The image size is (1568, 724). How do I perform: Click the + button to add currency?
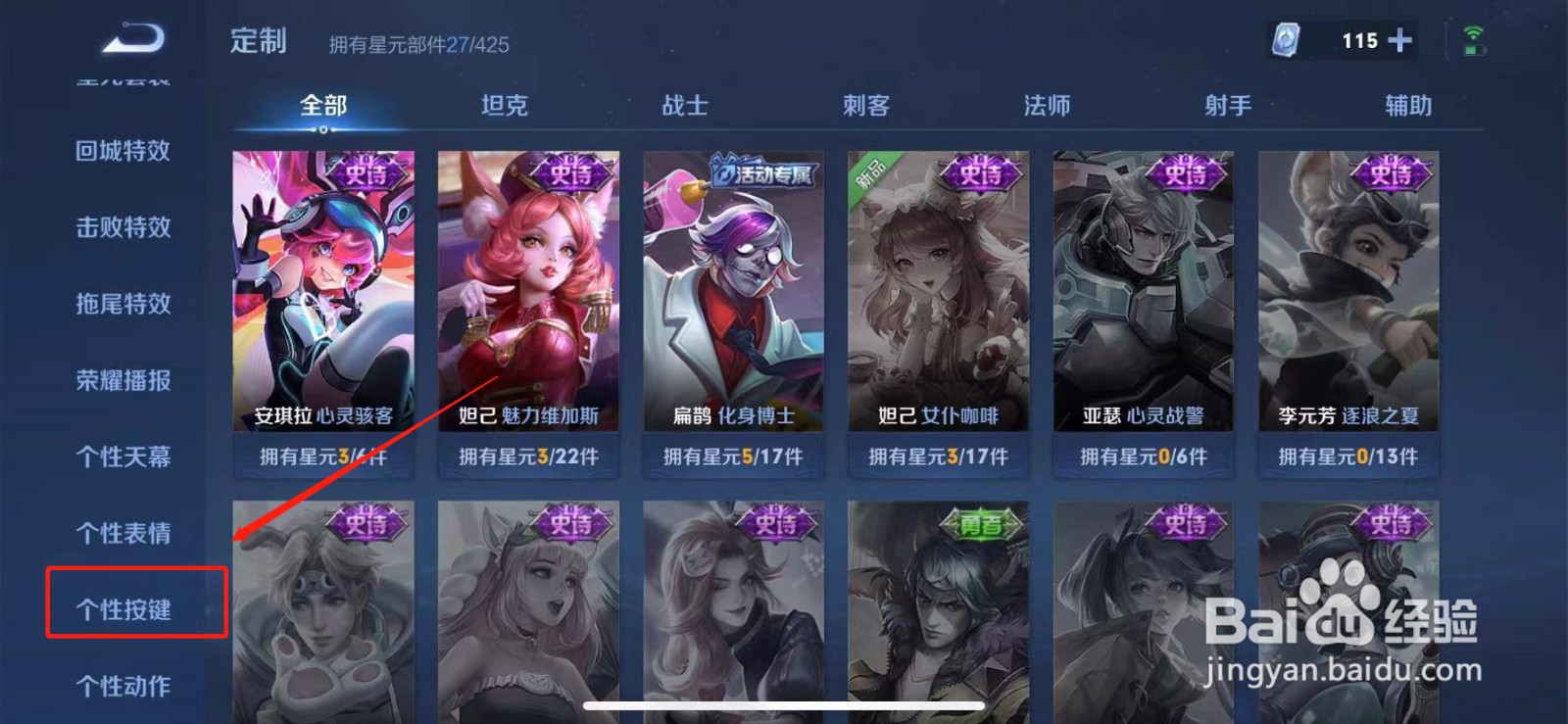[x=1399, y=39]
